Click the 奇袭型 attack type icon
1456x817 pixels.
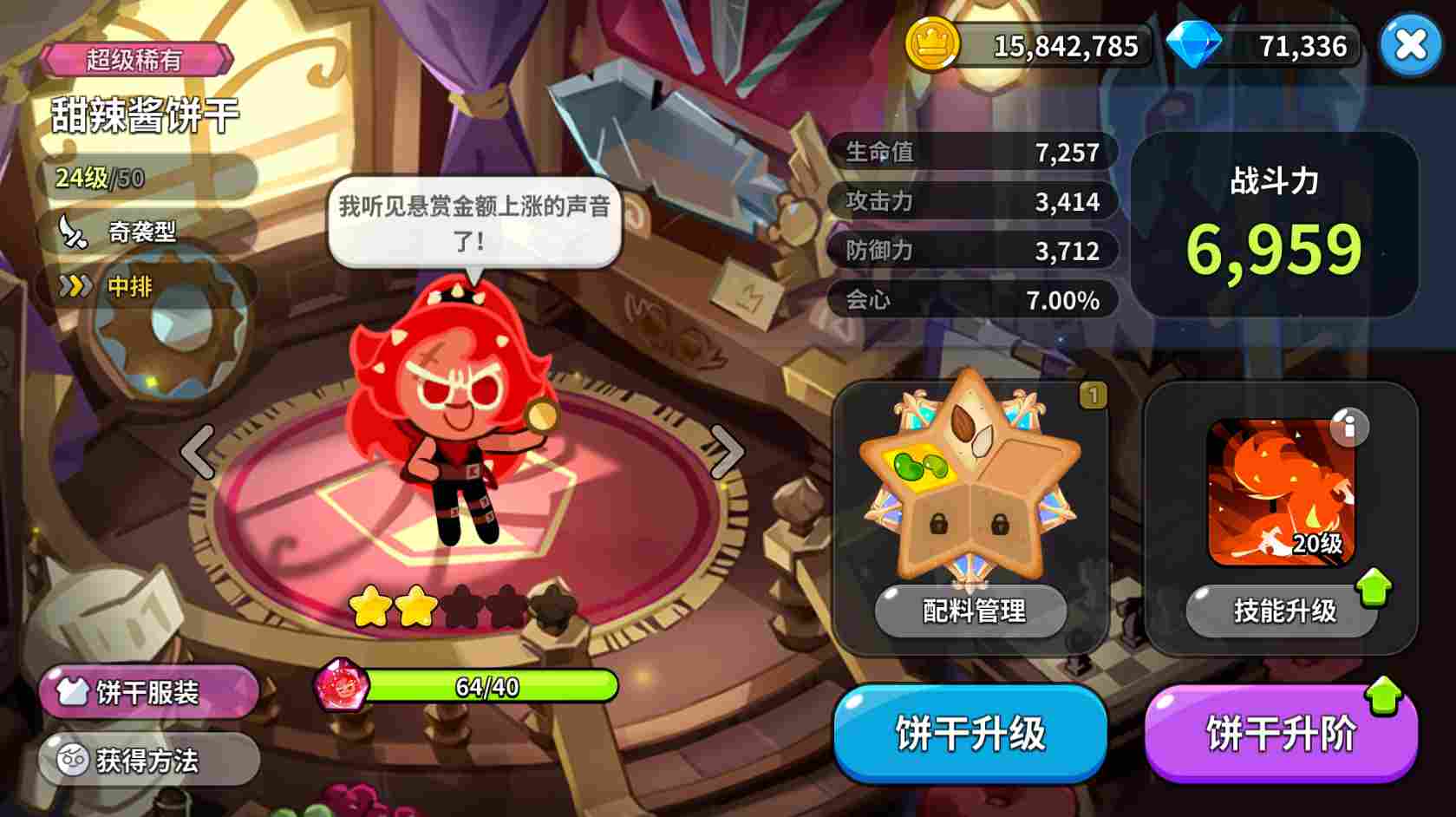[74, 233]
